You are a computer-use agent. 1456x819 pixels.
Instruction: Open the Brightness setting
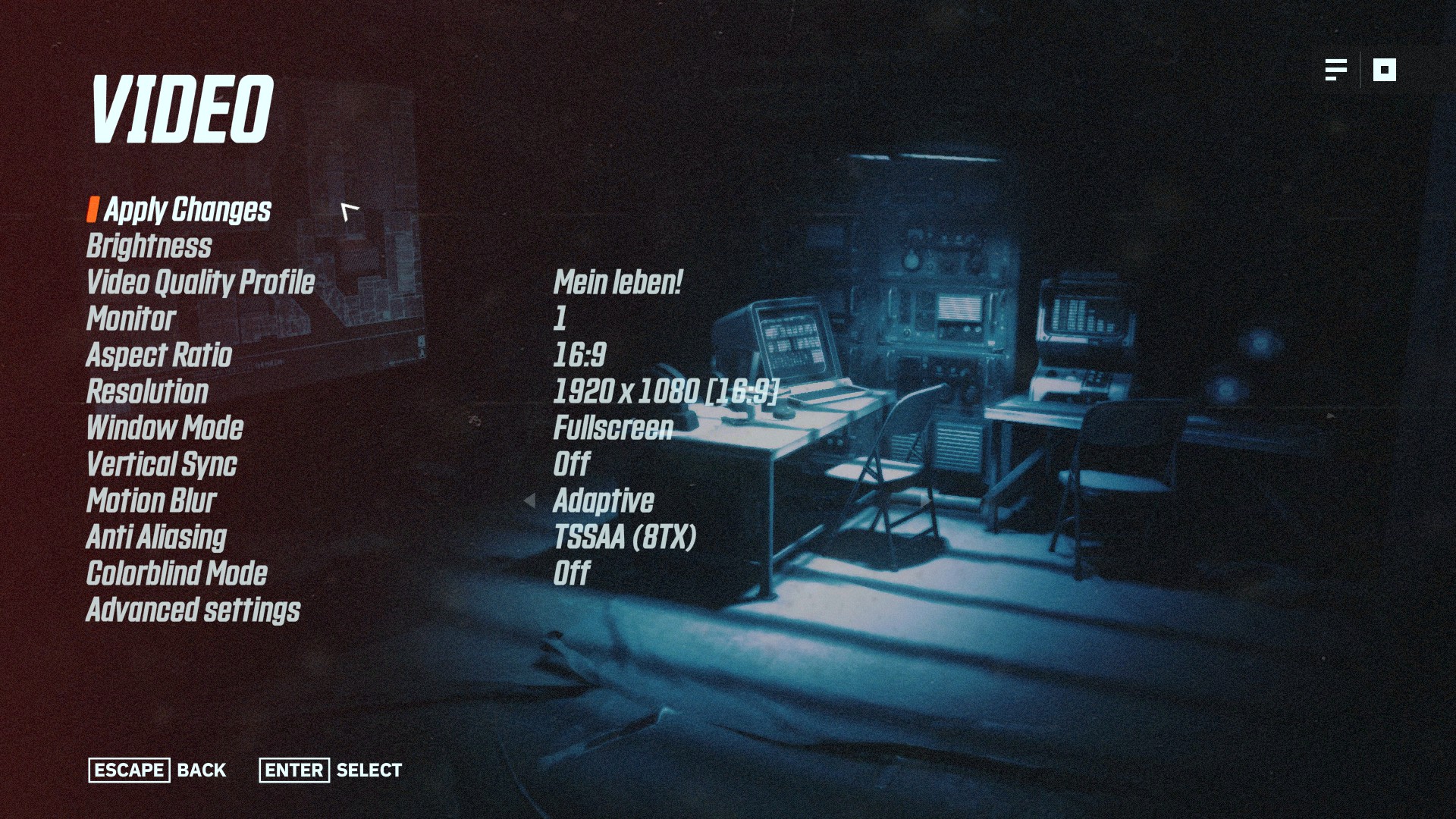point(149,246)
